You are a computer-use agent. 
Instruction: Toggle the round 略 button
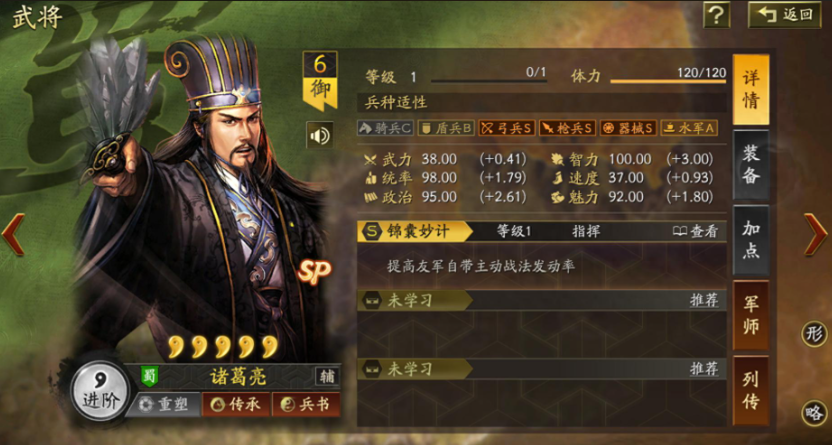point(815,412)
